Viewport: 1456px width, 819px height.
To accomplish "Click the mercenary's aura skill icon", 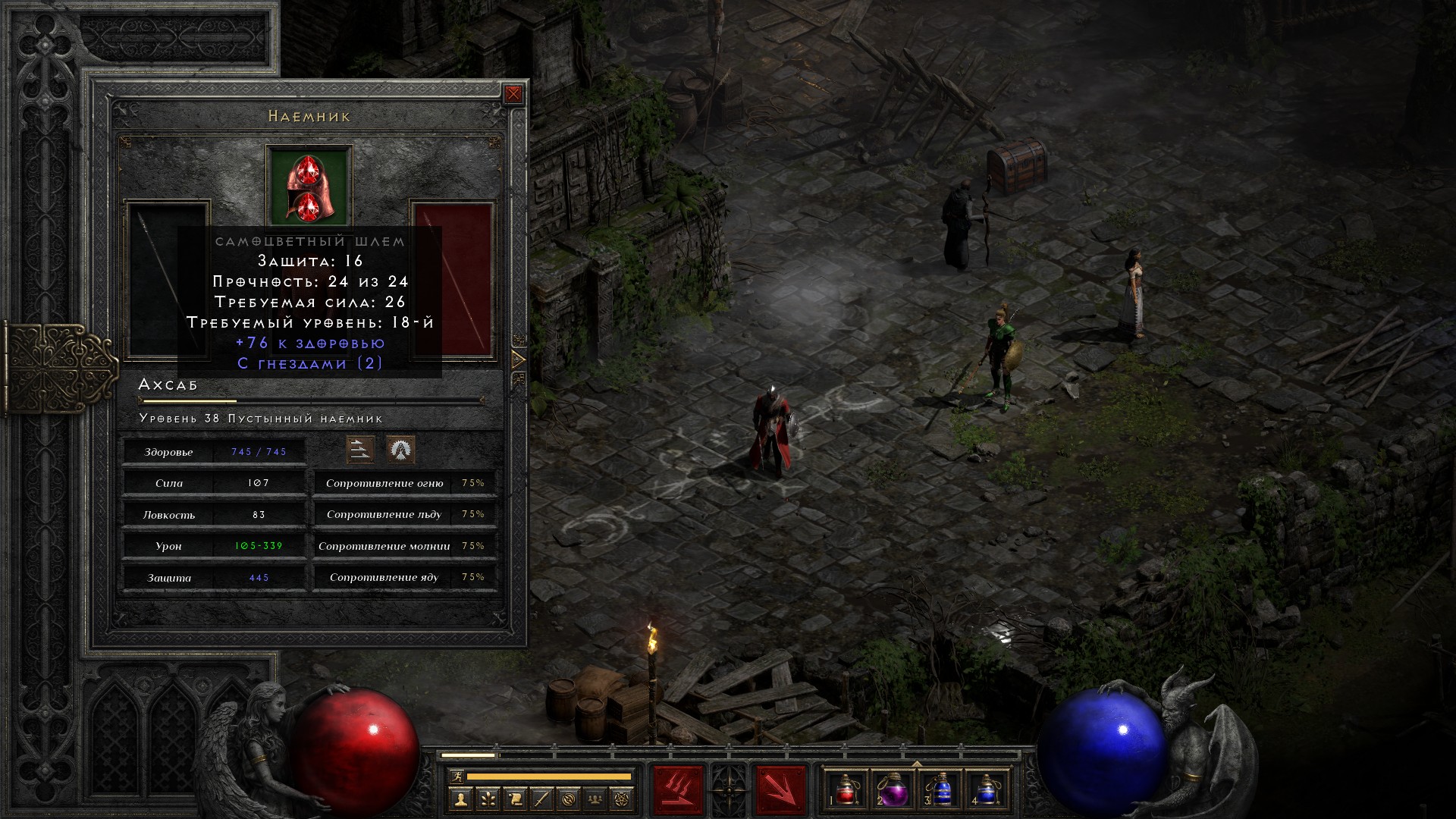I will (x=400, y=450).
